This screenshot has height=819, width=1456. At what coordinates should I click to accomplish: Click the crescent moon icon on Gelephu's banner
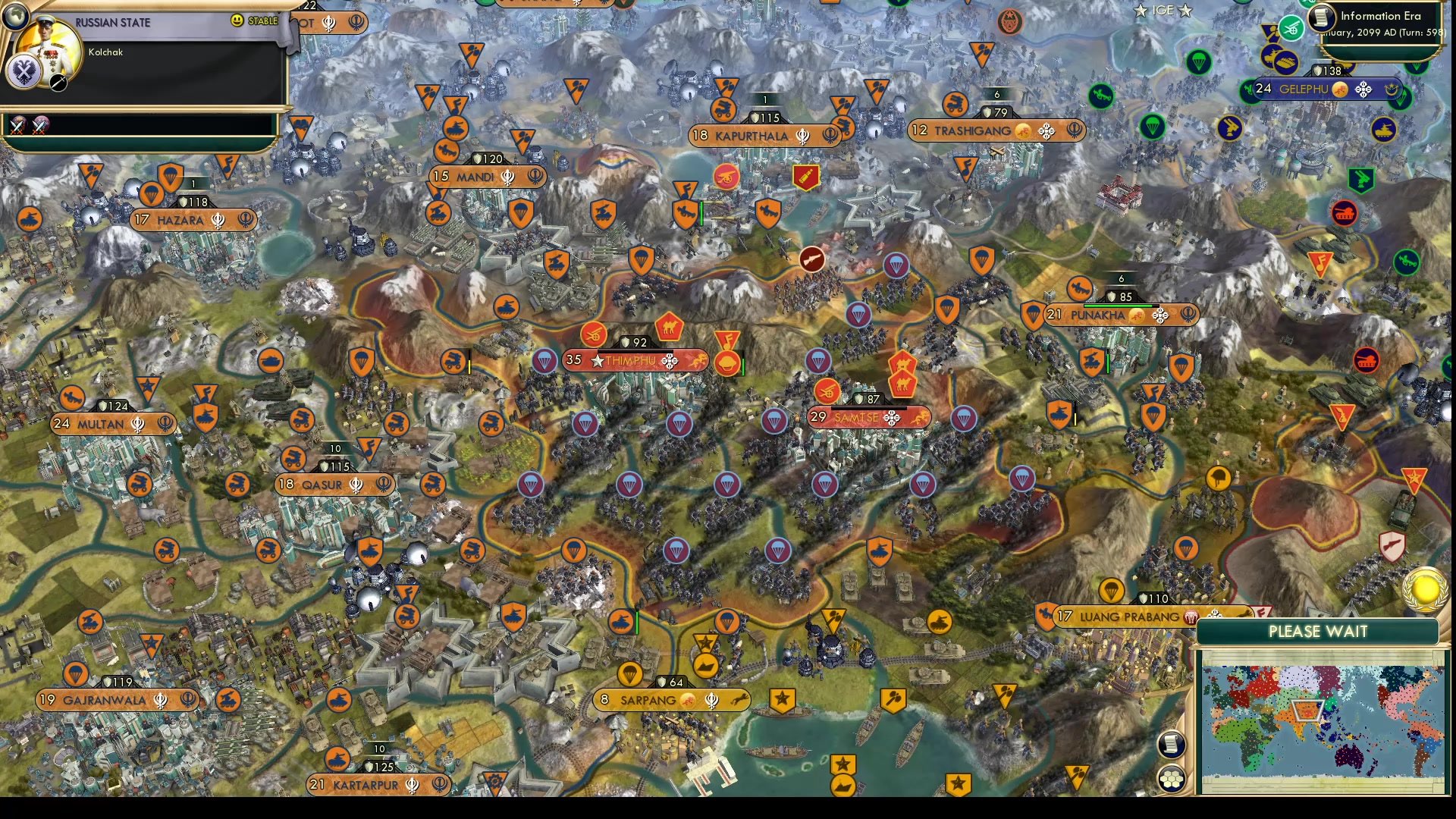1392,89
